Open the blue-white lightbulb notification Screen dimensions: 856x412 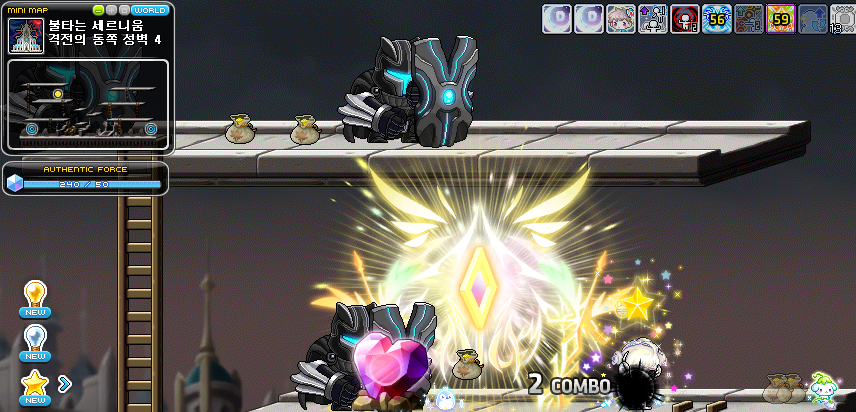click(x=35, y=338)
